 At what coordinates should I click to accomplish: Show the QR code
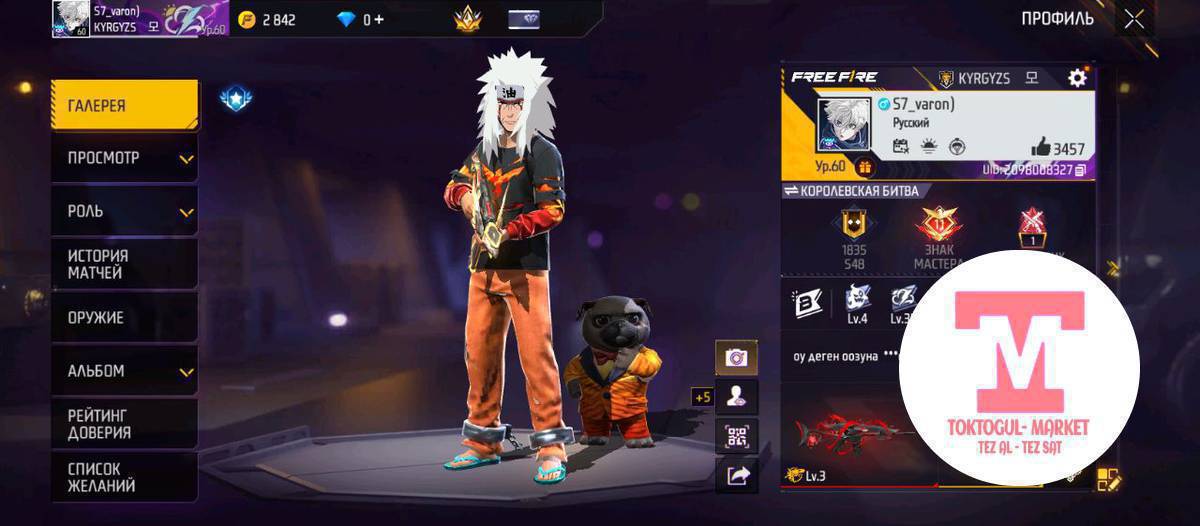[736, 435]
